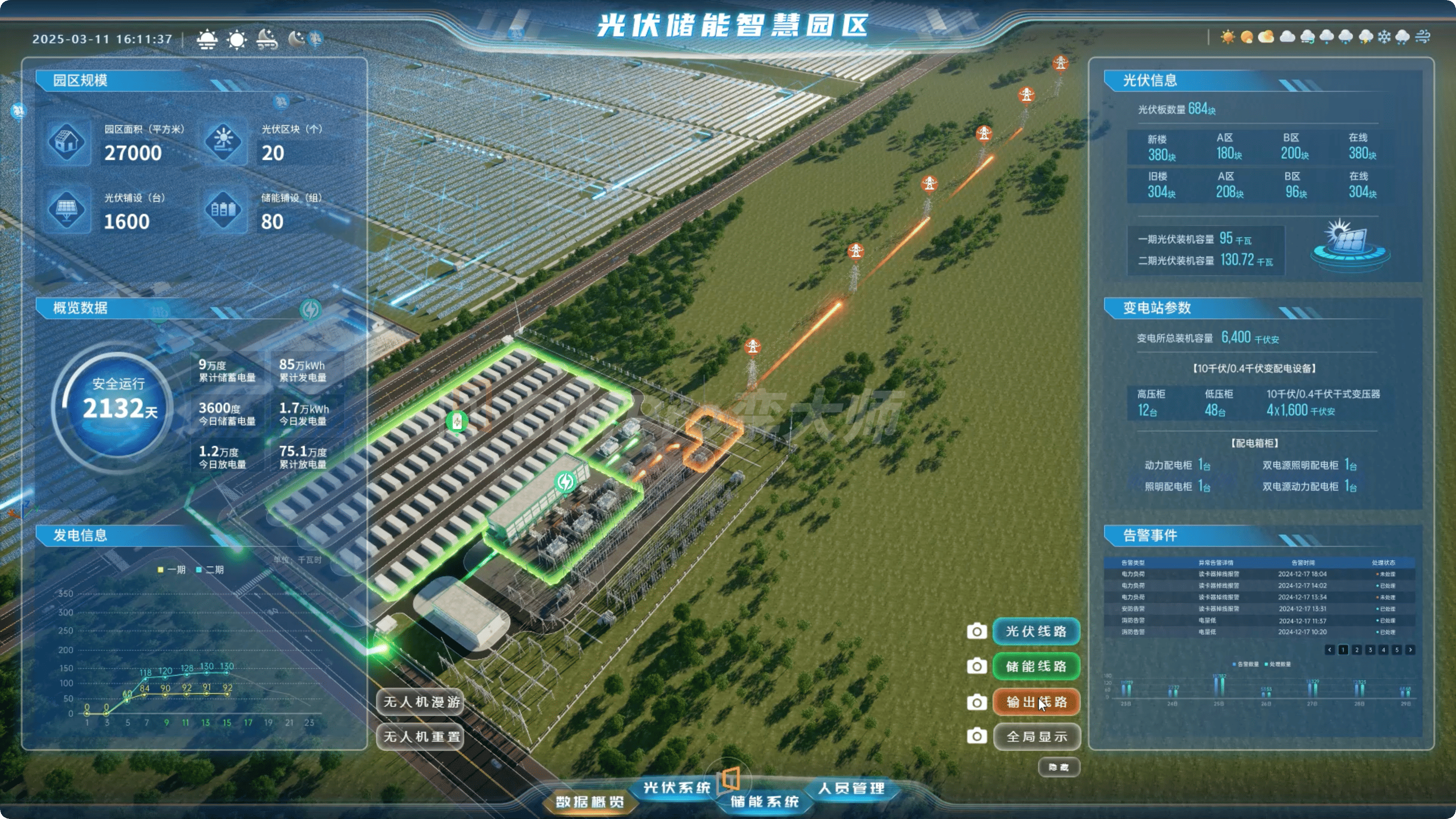
Task: Select the orange 输出线路 button
Action: click(1035, 702)
